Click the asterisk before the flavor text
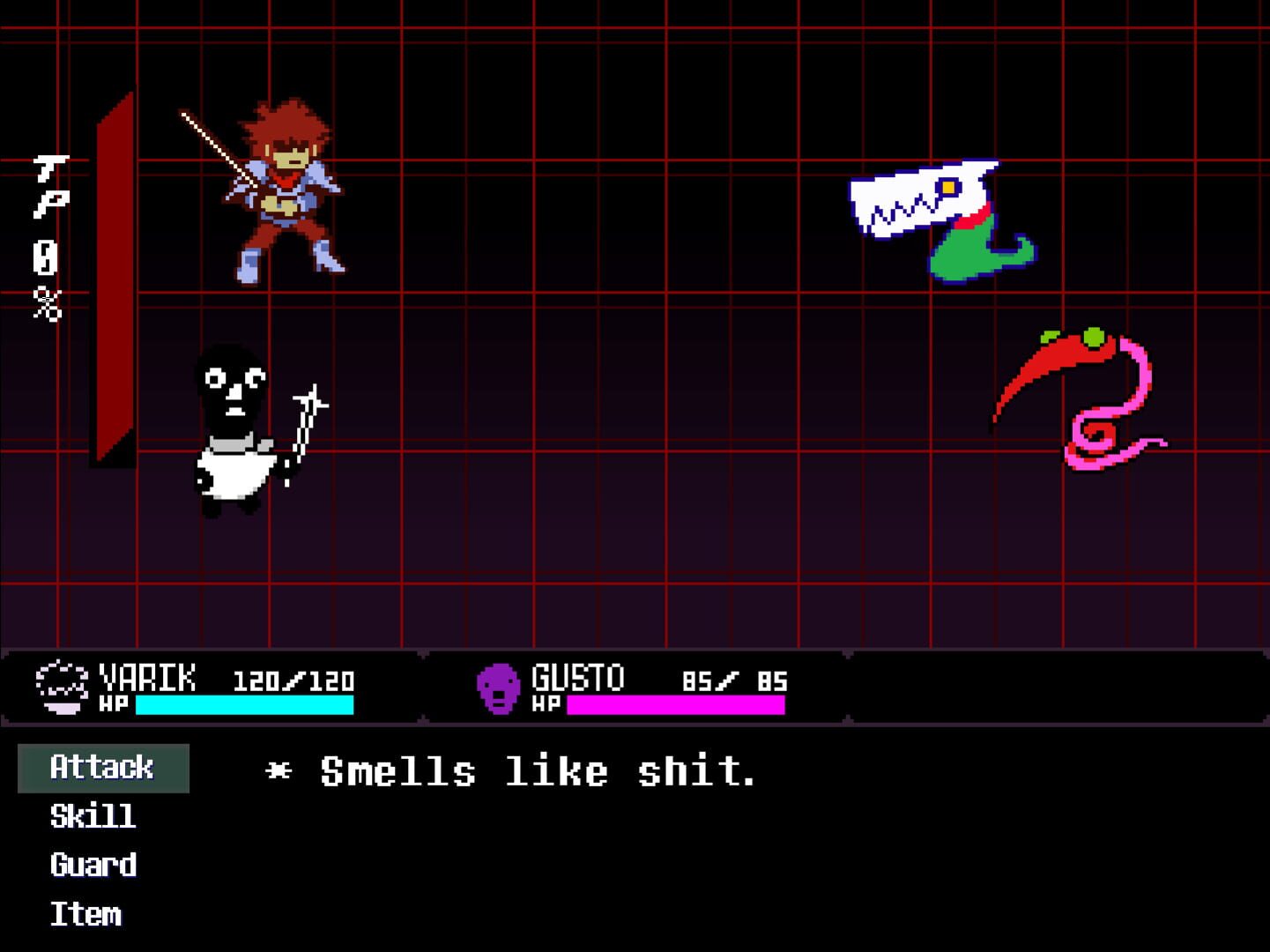 279,770
